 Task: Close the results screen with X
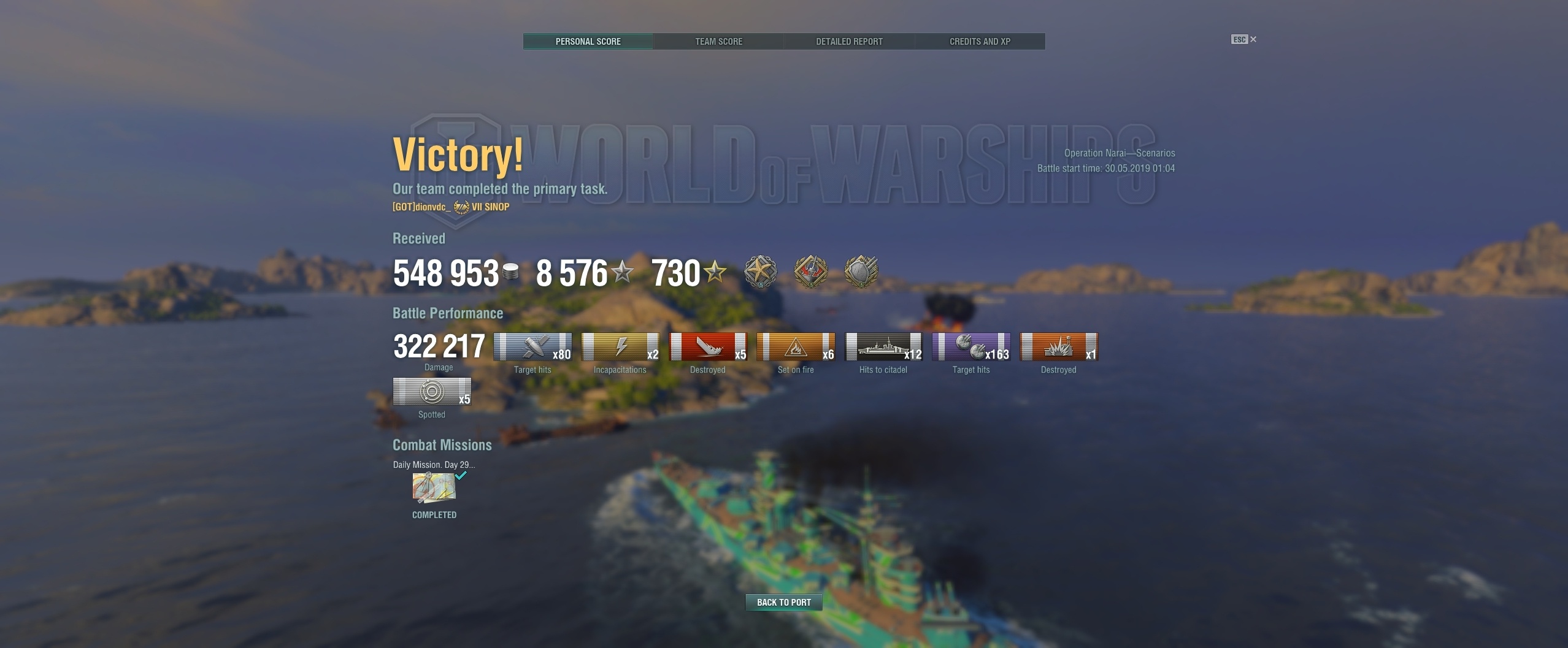1253,39
